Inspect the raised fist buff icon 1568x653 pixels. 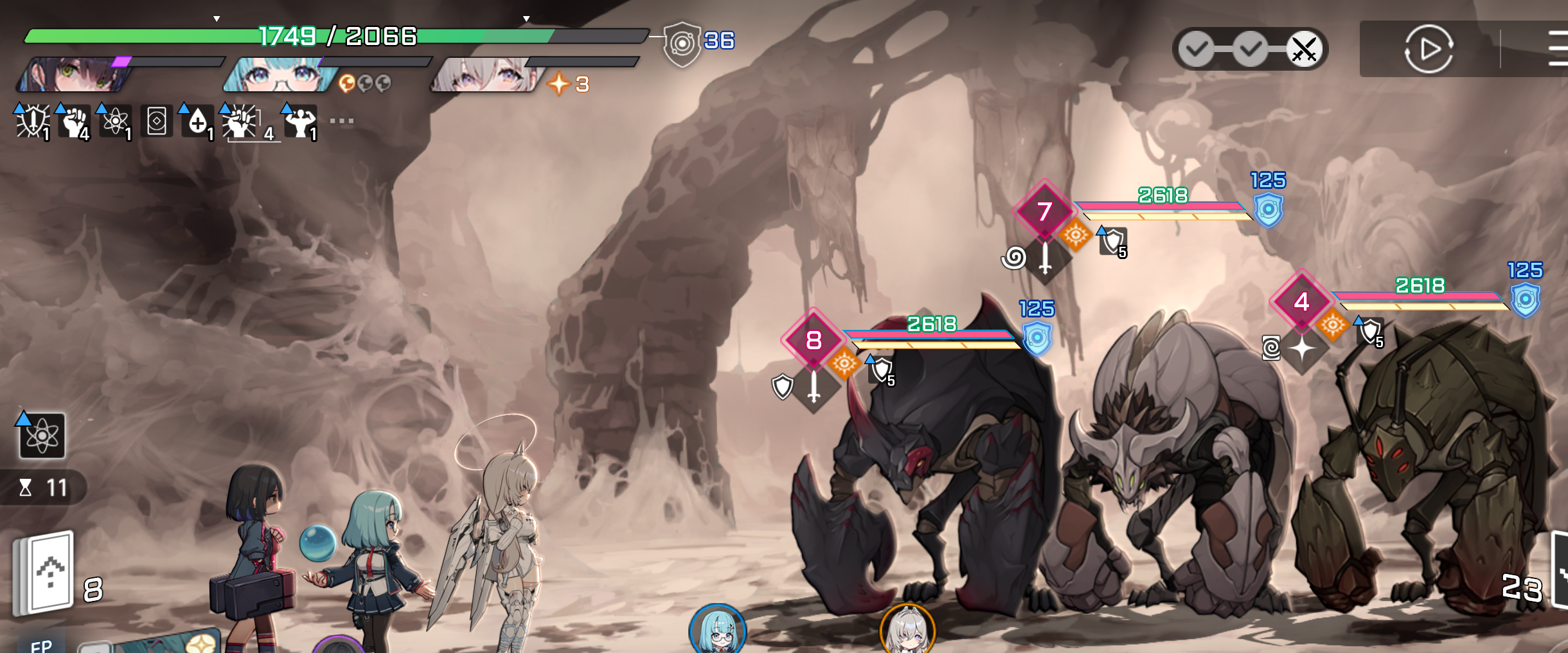pos(74,121)
